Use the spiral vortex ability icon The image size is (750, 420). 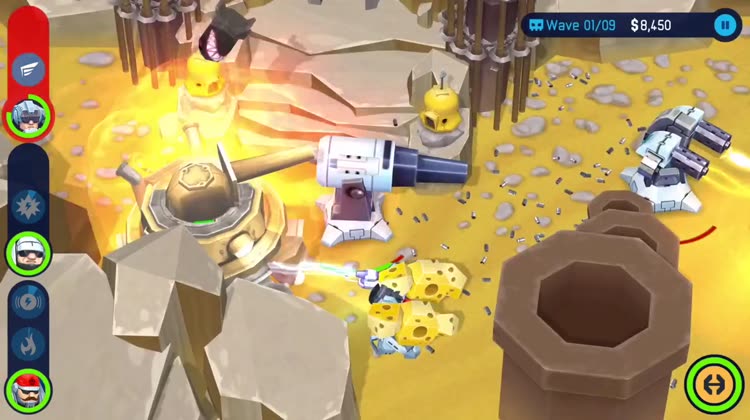pos(27,302)
